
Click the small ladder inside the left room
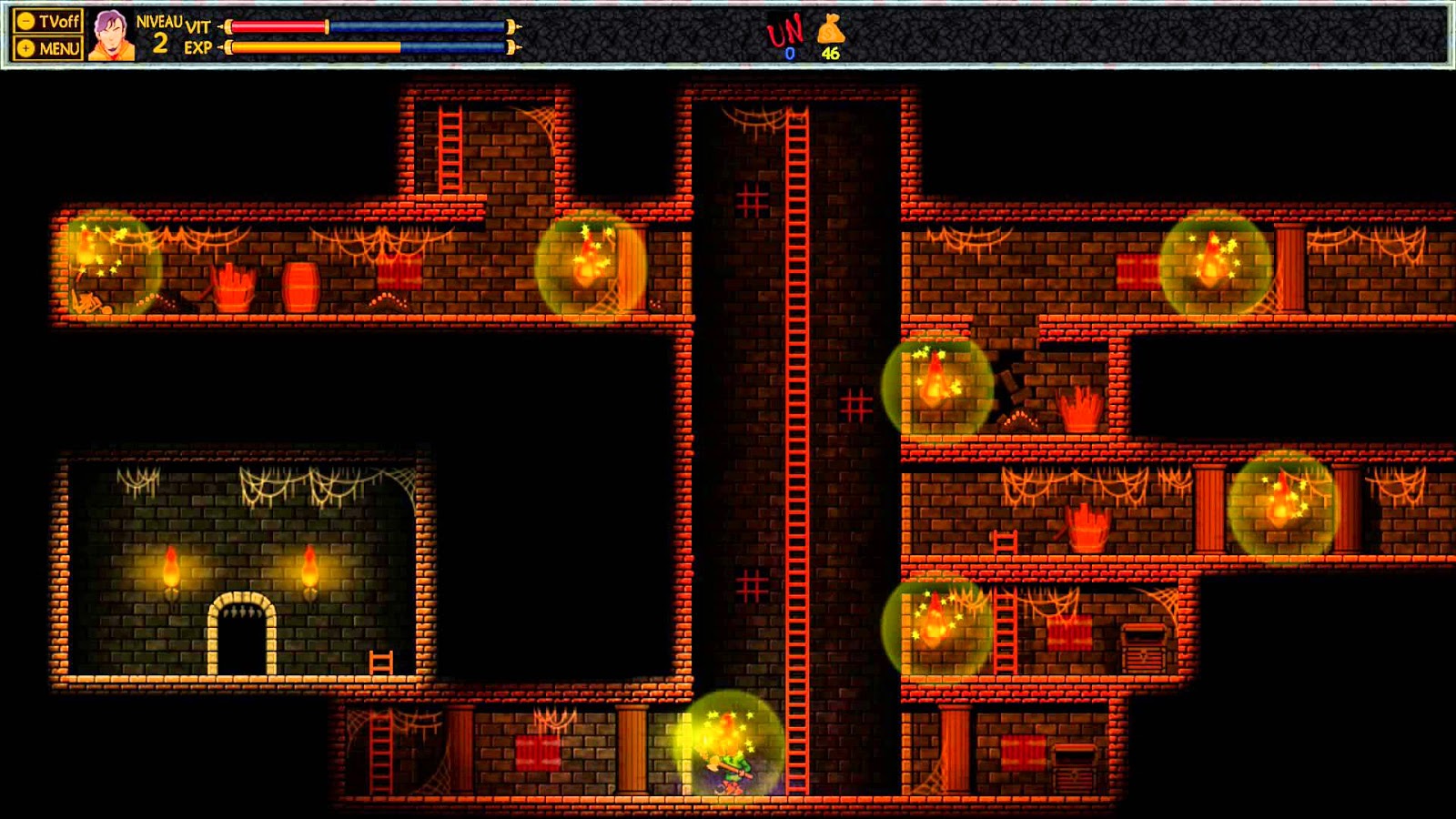point(382,660)
